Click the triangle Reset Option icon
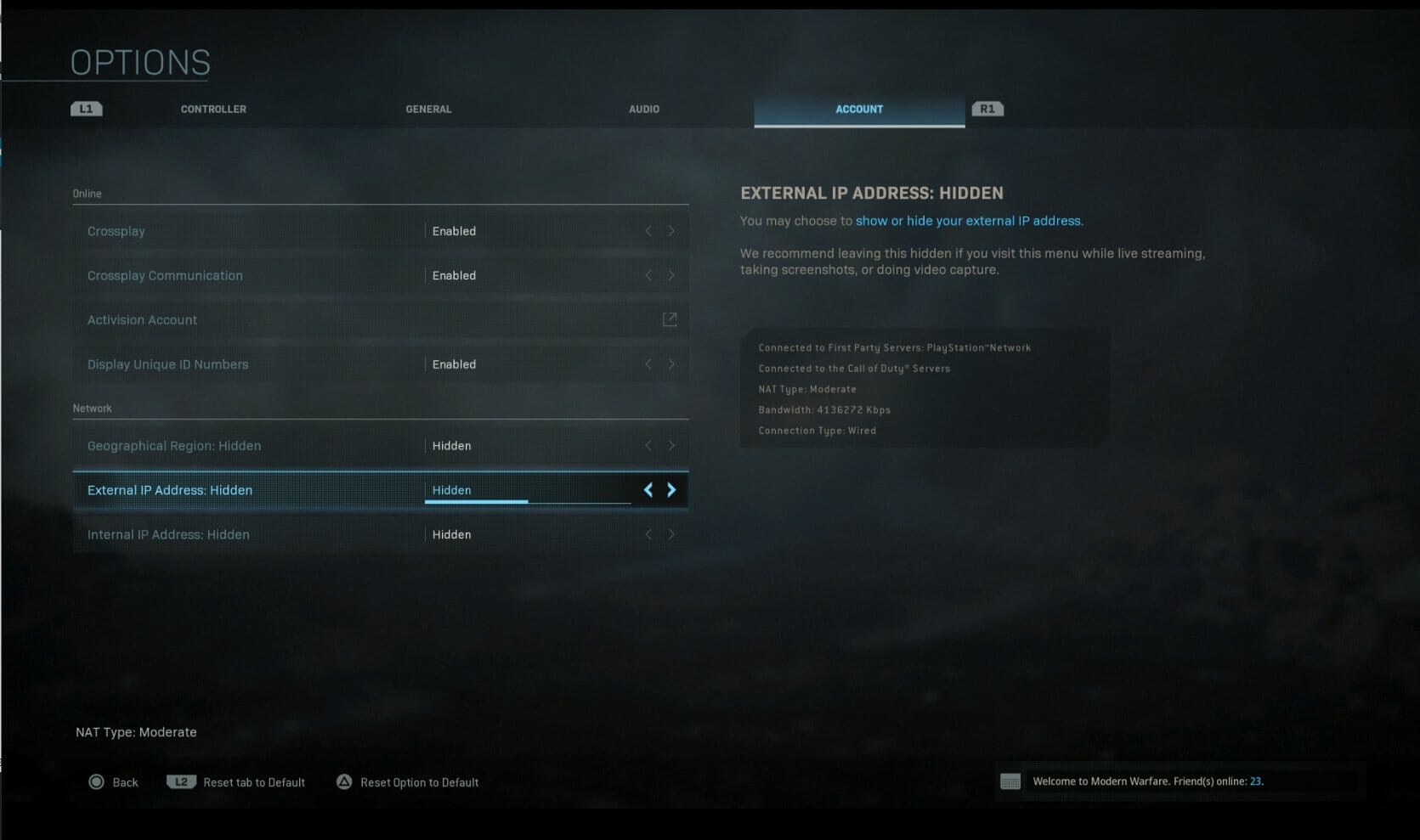1420x840 pixels. click(x=344, y=781)
